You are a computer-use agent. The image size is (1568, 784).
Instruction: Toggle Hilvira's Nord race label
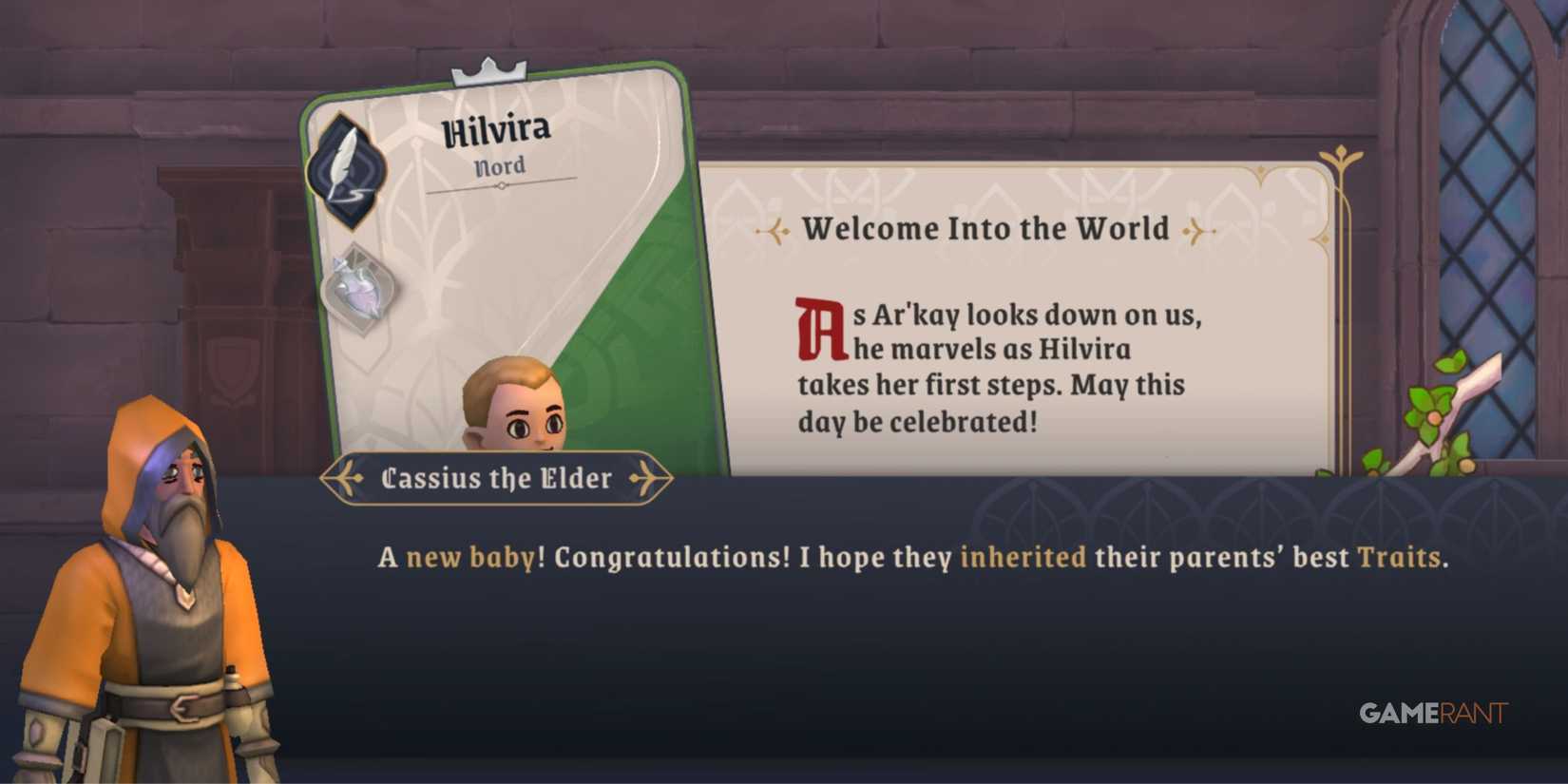click(500, 165)
